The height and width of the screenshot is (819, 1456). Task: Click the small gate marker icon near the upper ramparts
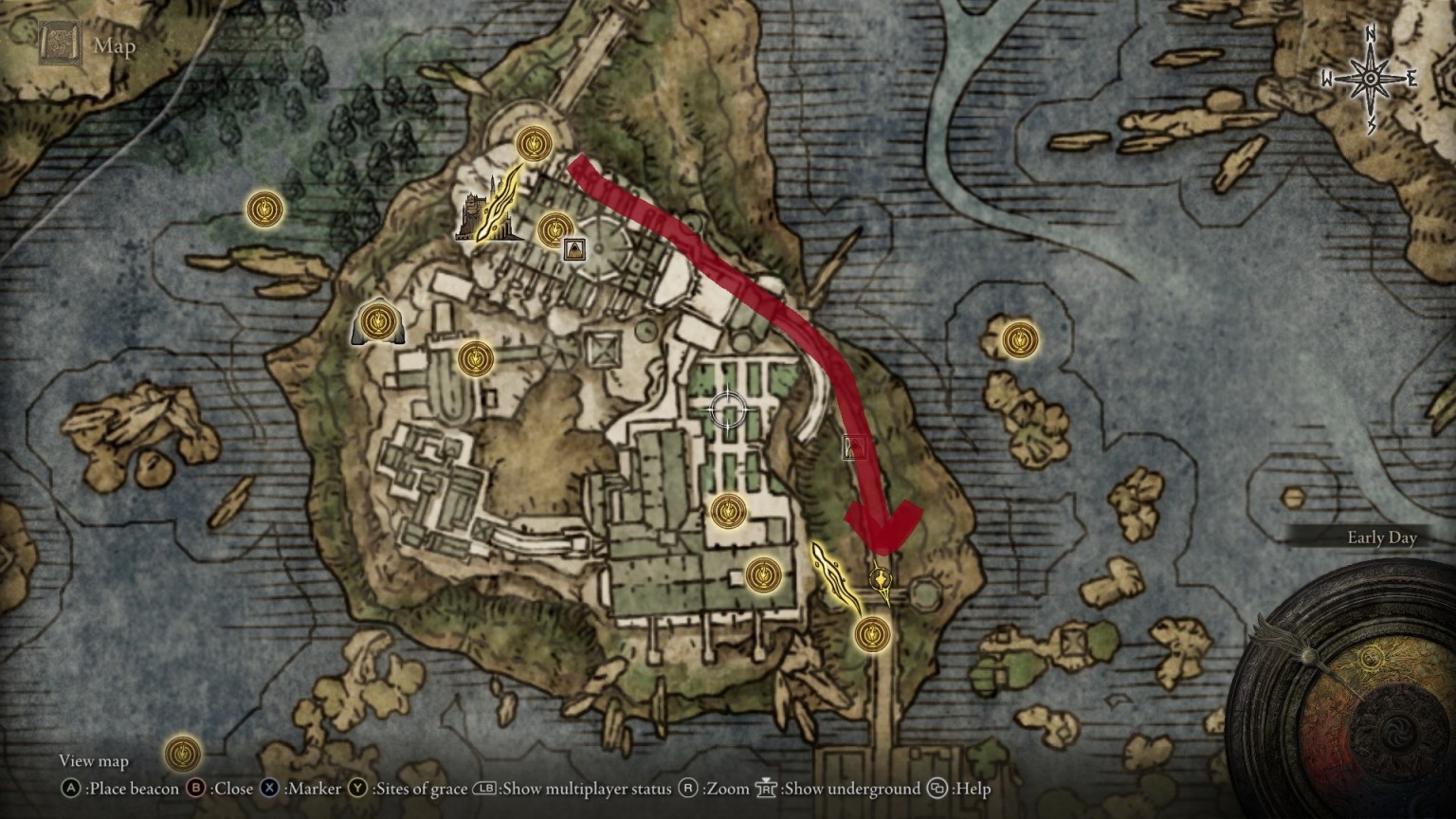pos(573,250)
